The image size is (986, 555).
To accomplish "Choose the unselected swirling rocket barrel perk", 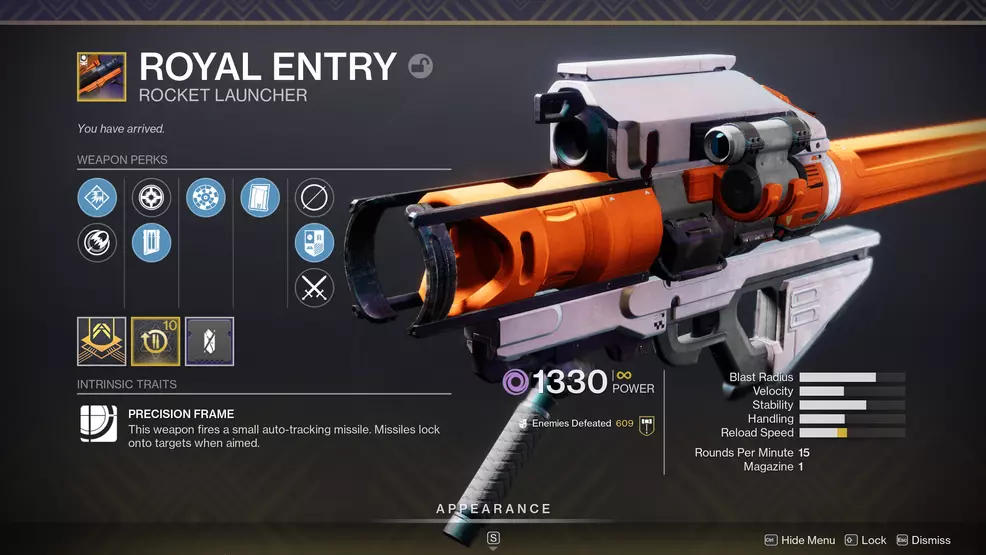I will point(97,242).
